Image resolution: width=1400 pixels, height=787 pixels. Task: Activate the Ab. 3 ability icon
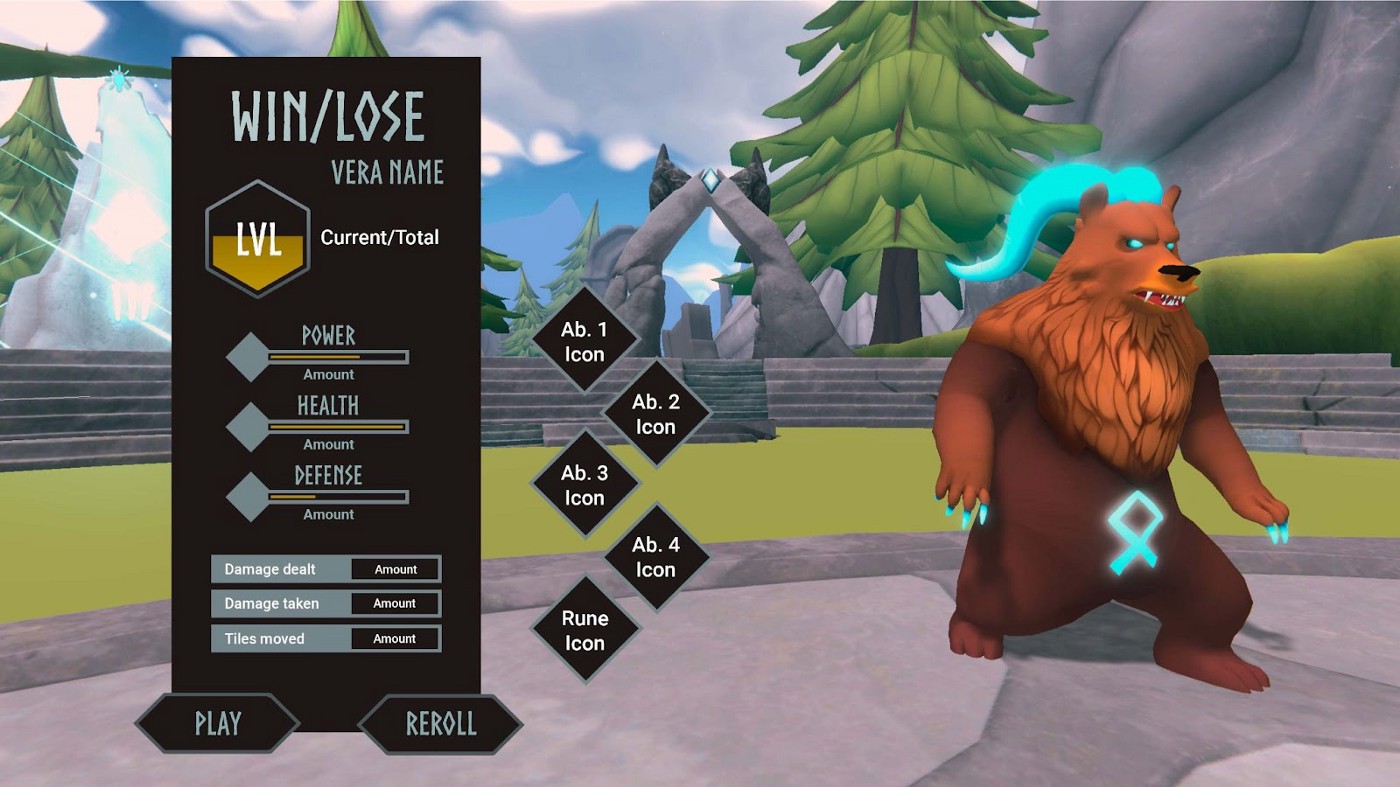pos(584,485)
